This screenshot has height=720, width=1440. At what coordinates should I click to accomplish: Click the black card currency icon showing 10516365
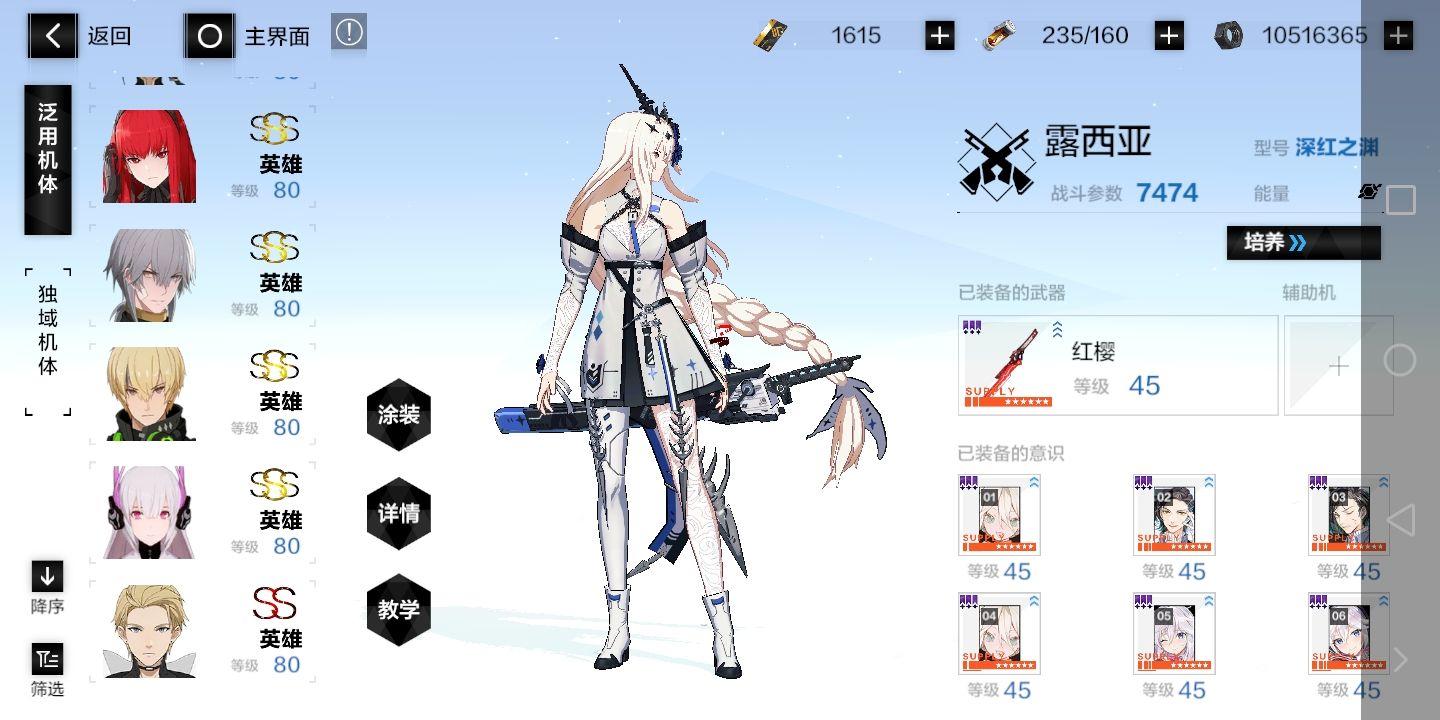tap(1228, 35)
